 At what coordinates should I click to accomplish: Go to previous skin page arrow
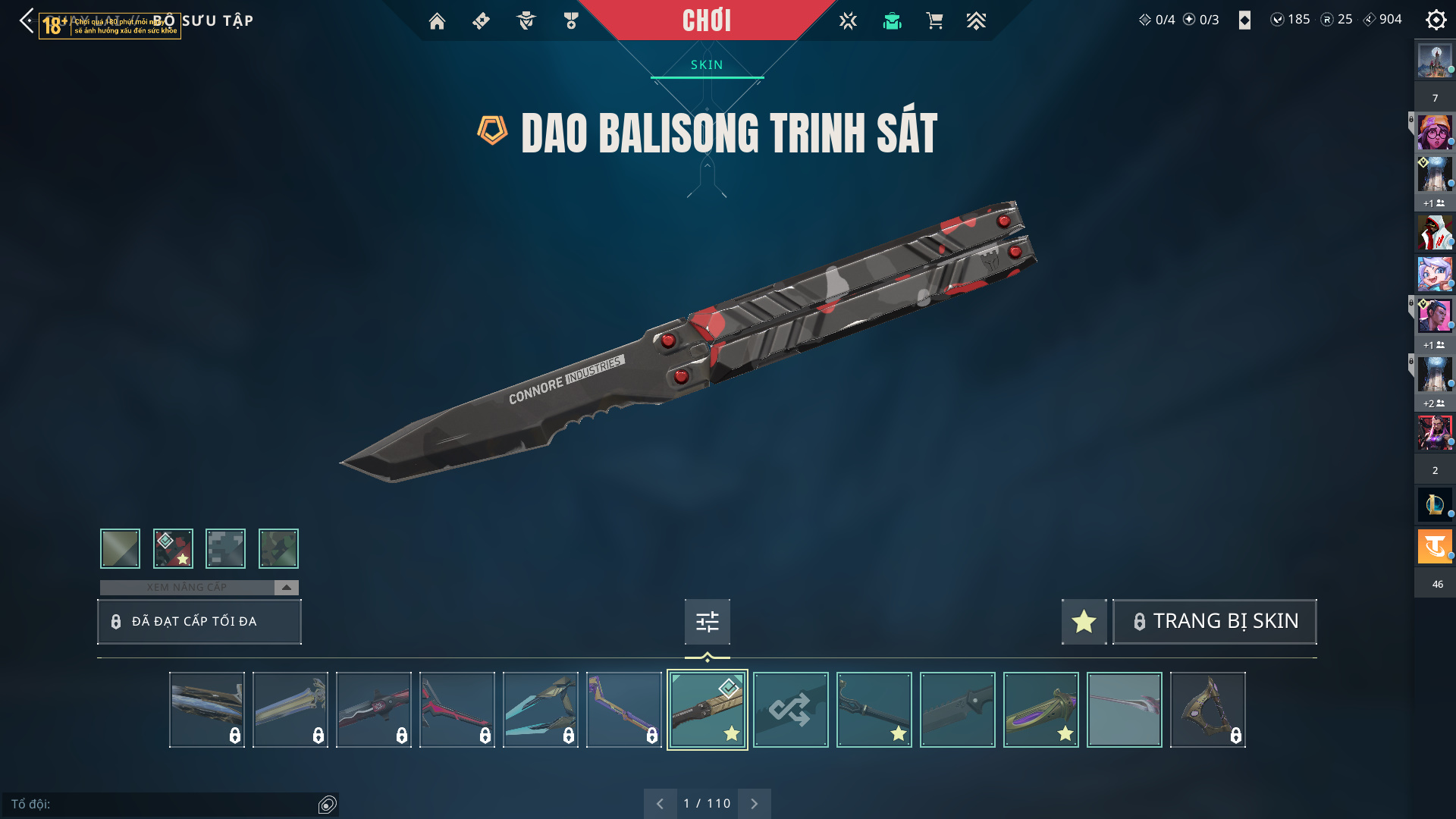point(660,804)
